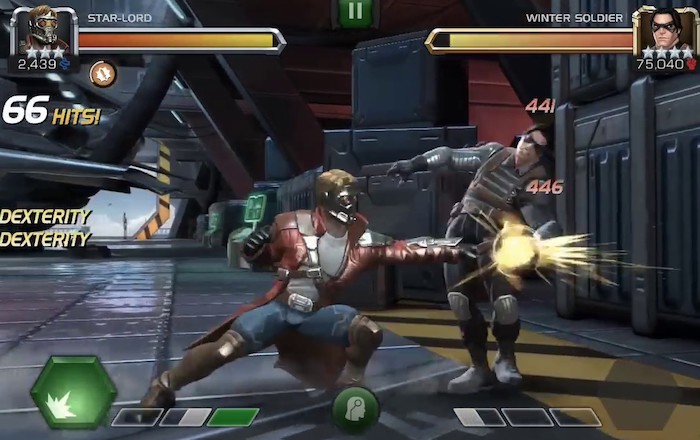Select Winter Soldier's champion portrait
The image size is (700, 440).
664,32
